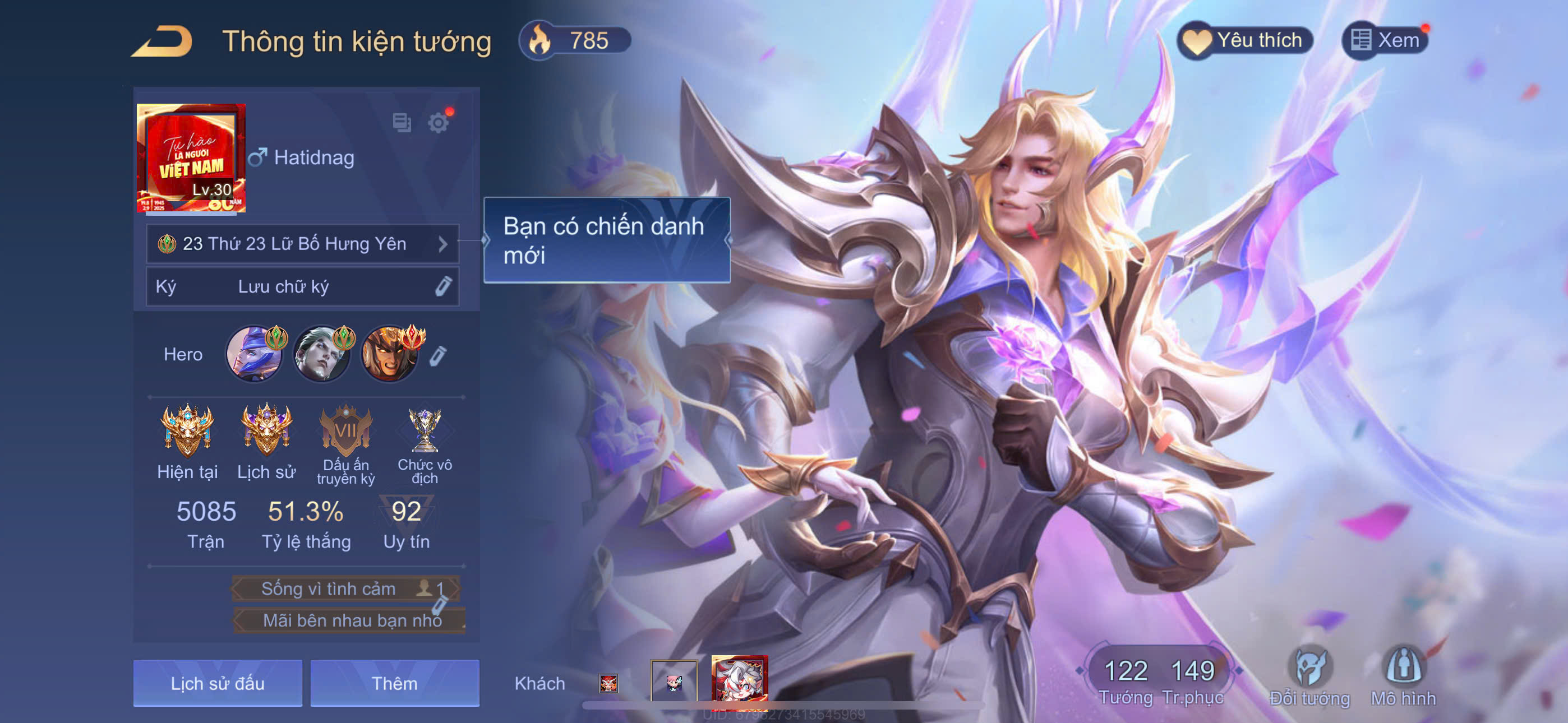Open the Tướng and Tr.phục collection counter
Viewport: 1568px width, 723px height.
click(1160, 680)
